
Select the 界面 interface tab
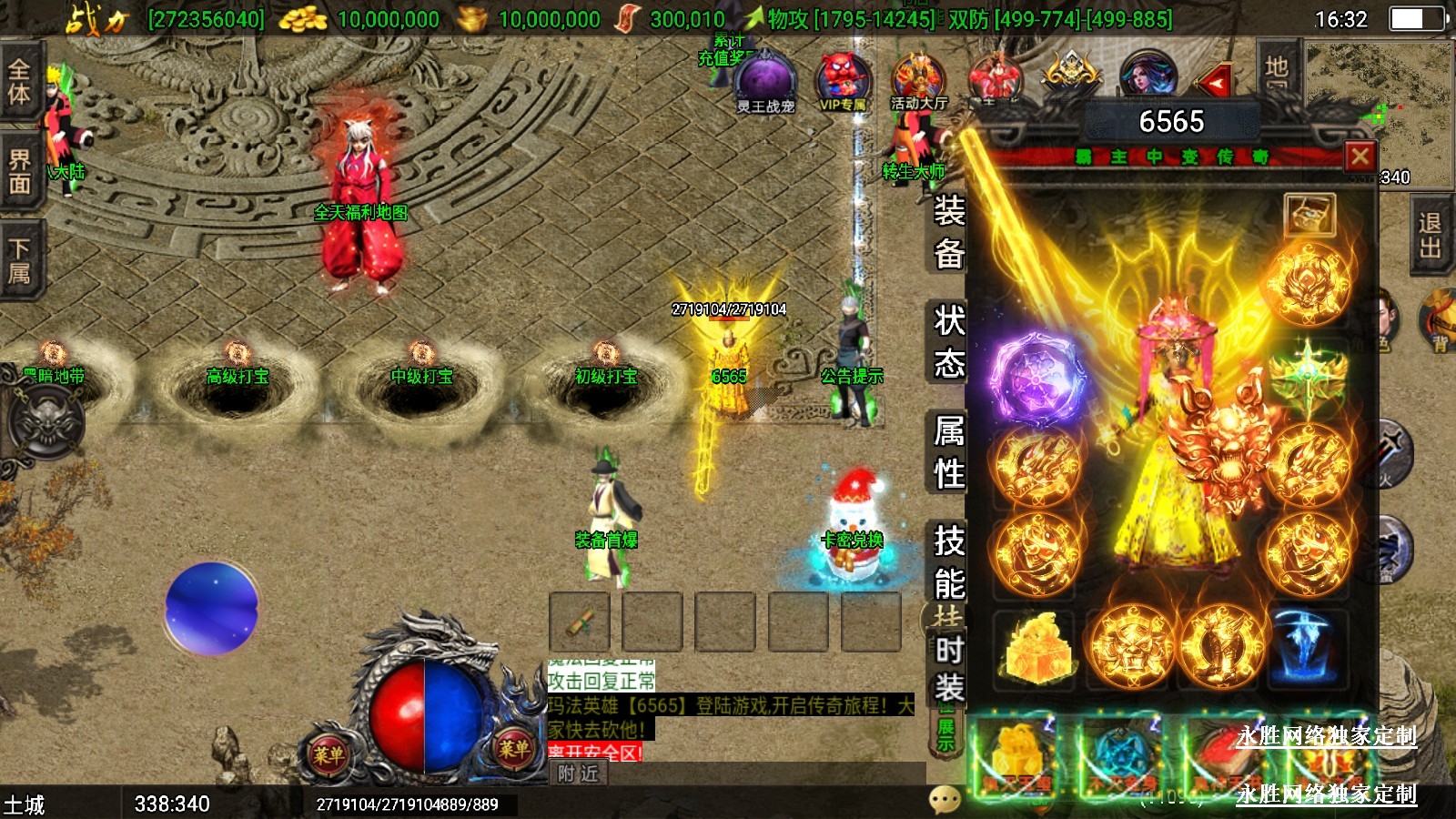click(19, 173)
